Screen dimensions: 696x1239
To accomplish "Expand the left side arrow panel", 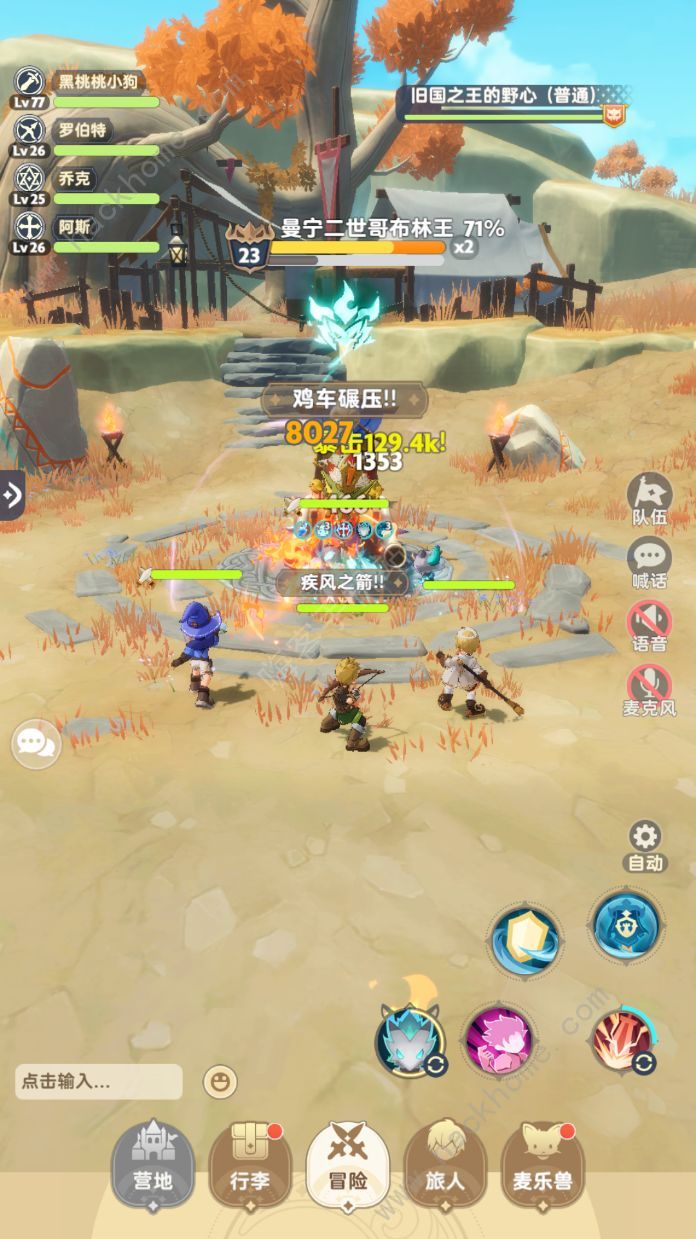I will coord(12,494).
